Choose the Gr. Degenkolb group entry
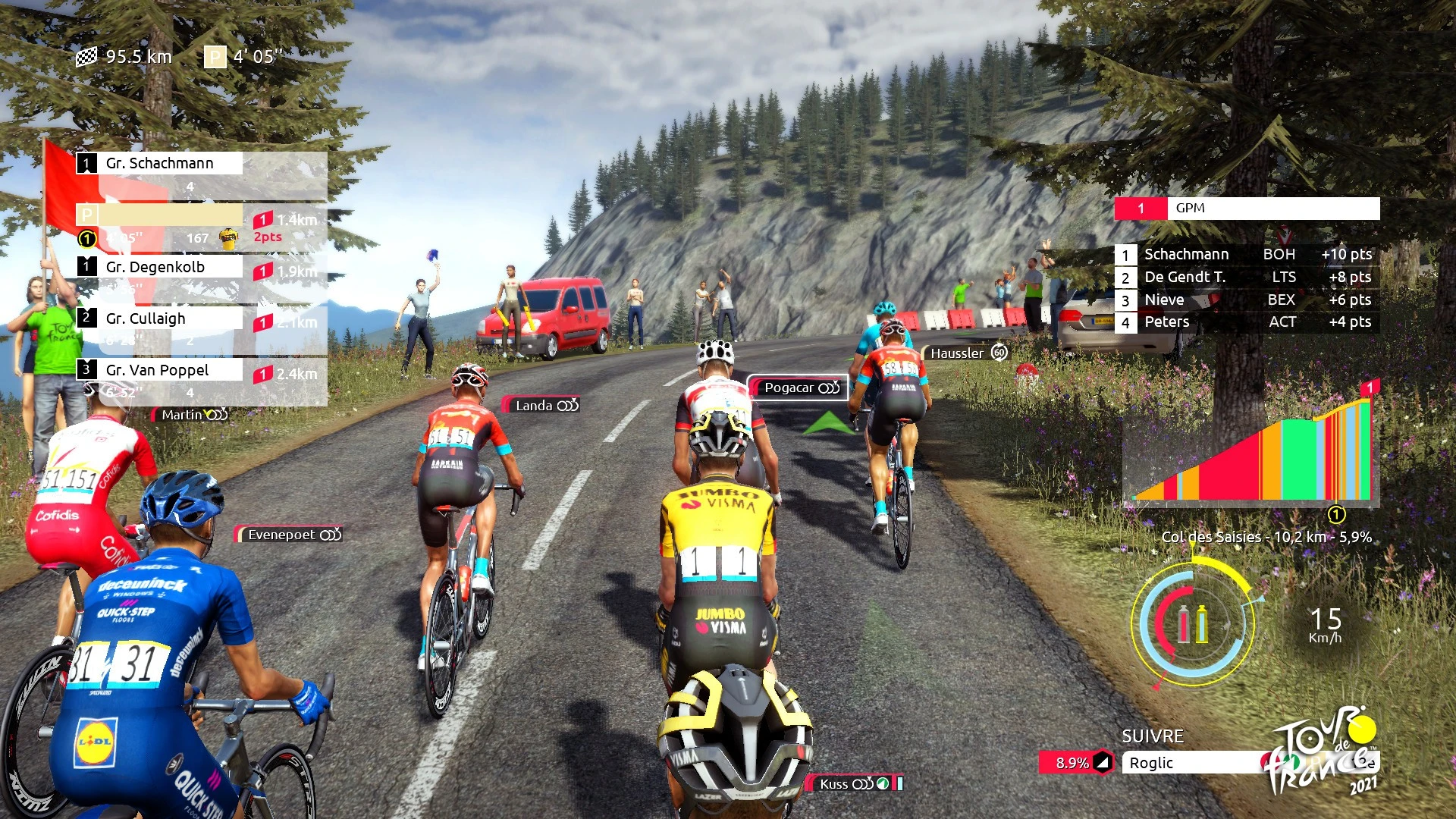Image resolution: width=1456 pixels, height=819 pixels. tap(159, 267)
